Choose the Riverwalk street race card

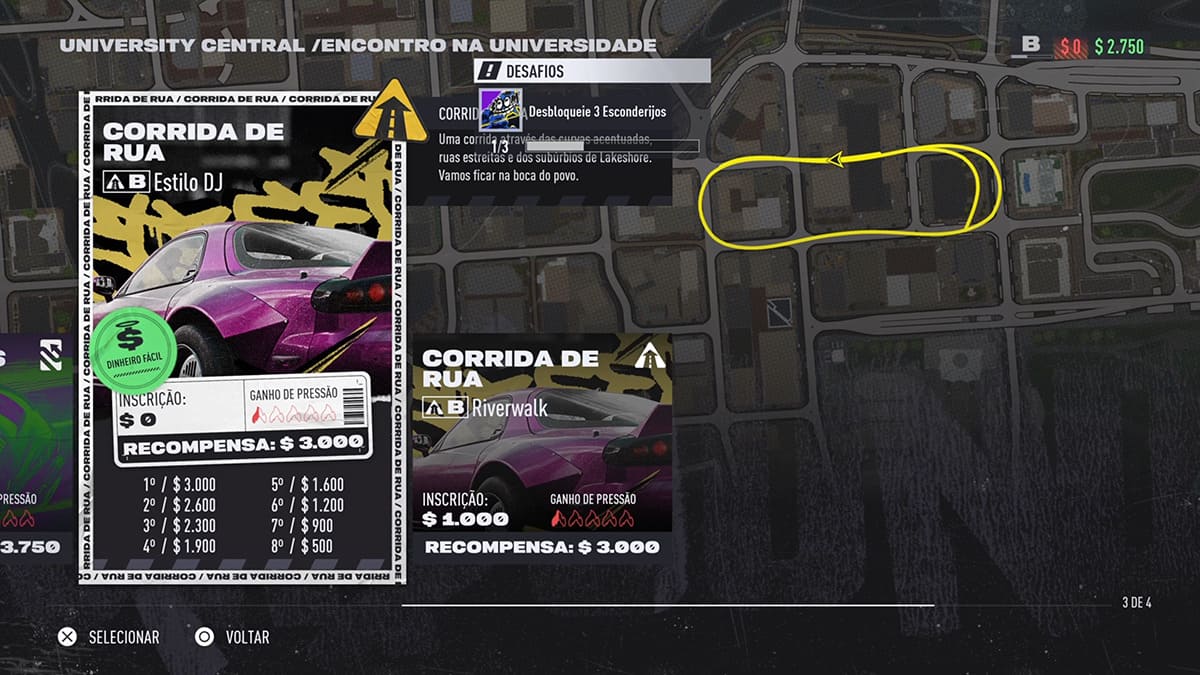[541, 447]
